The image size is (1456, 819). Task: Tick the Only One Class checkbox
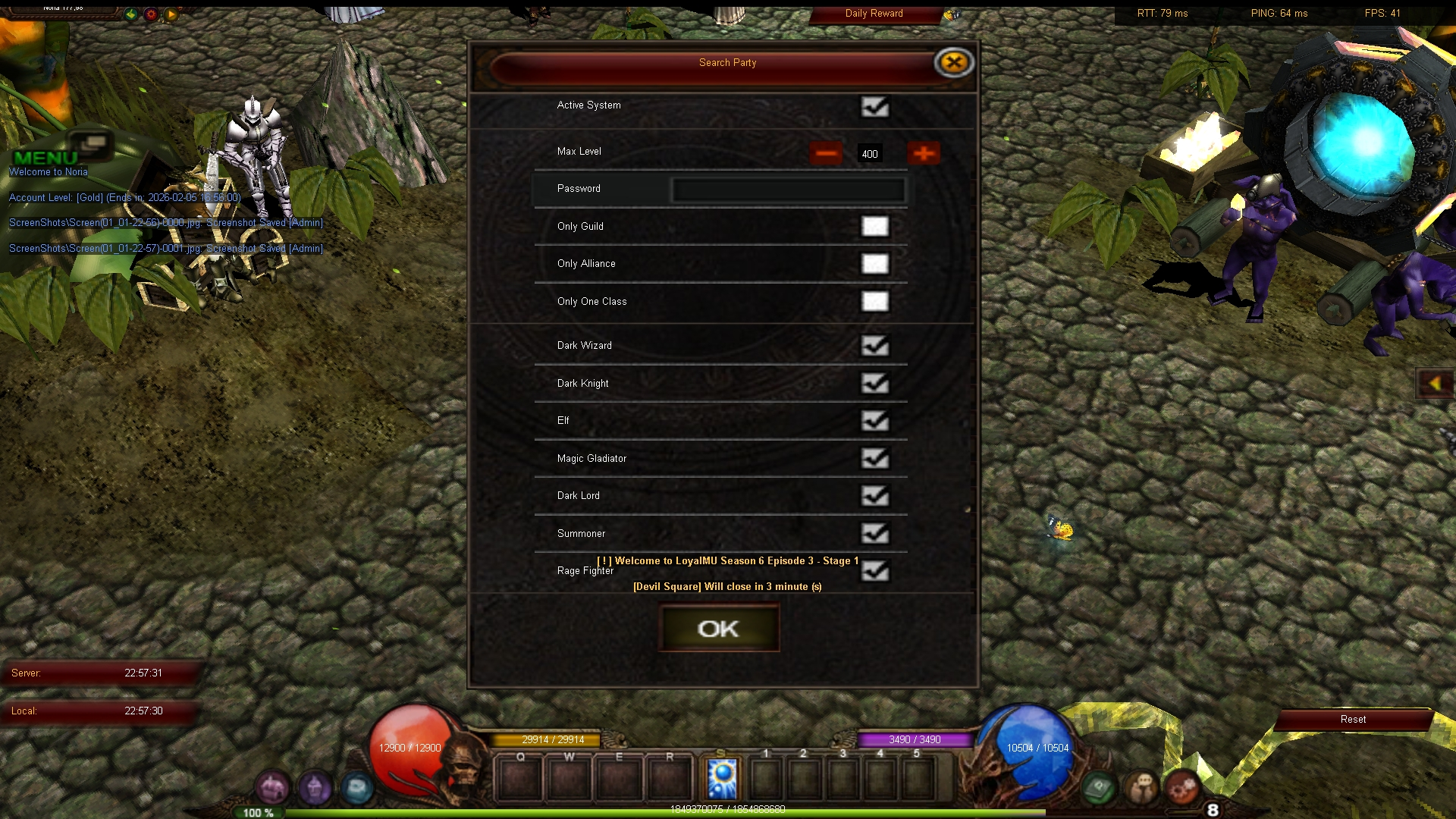tap(874, 302)
